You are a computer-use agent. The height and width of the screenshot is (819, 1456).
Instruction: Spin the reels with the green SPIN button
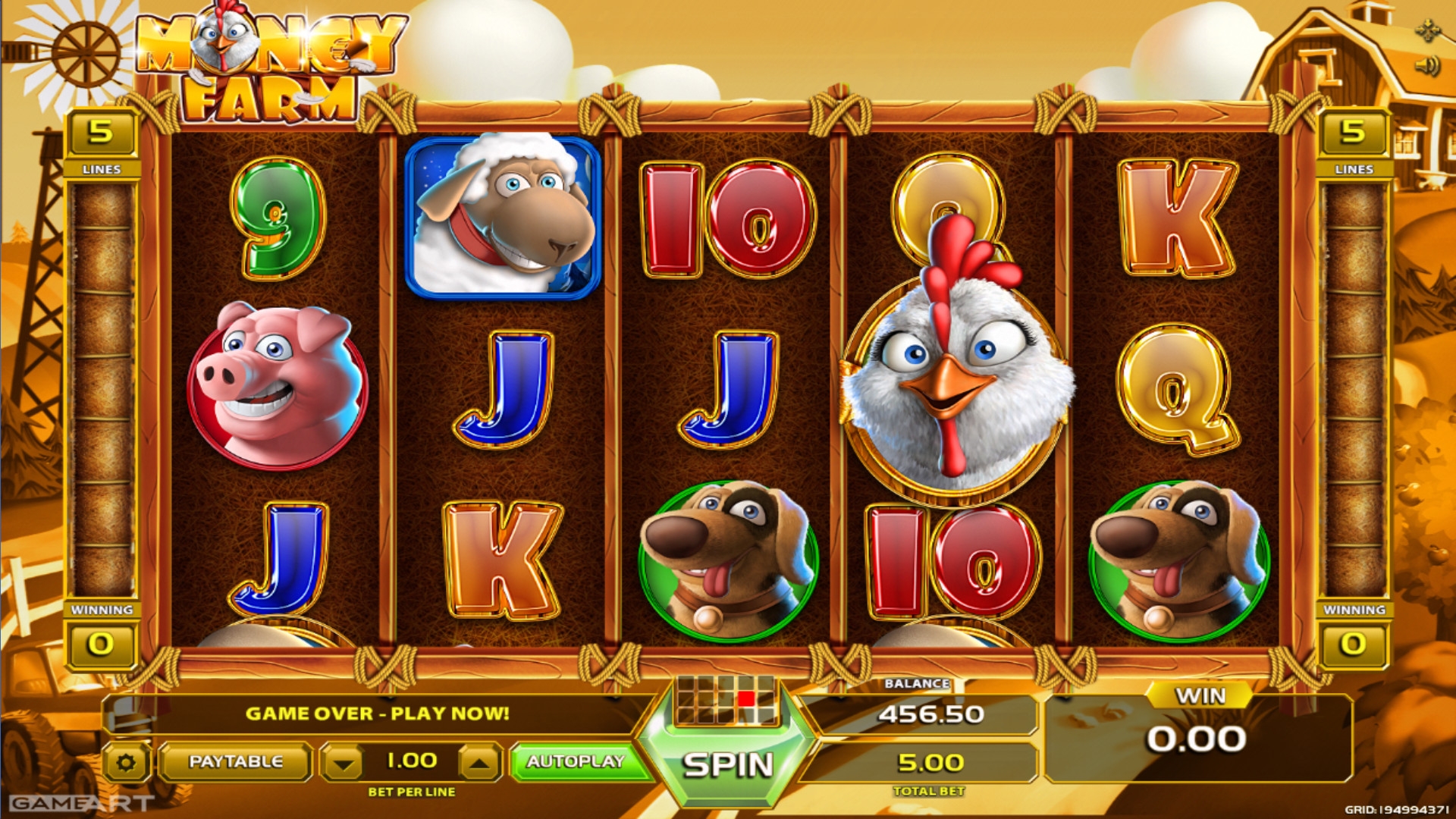[727, 764]
